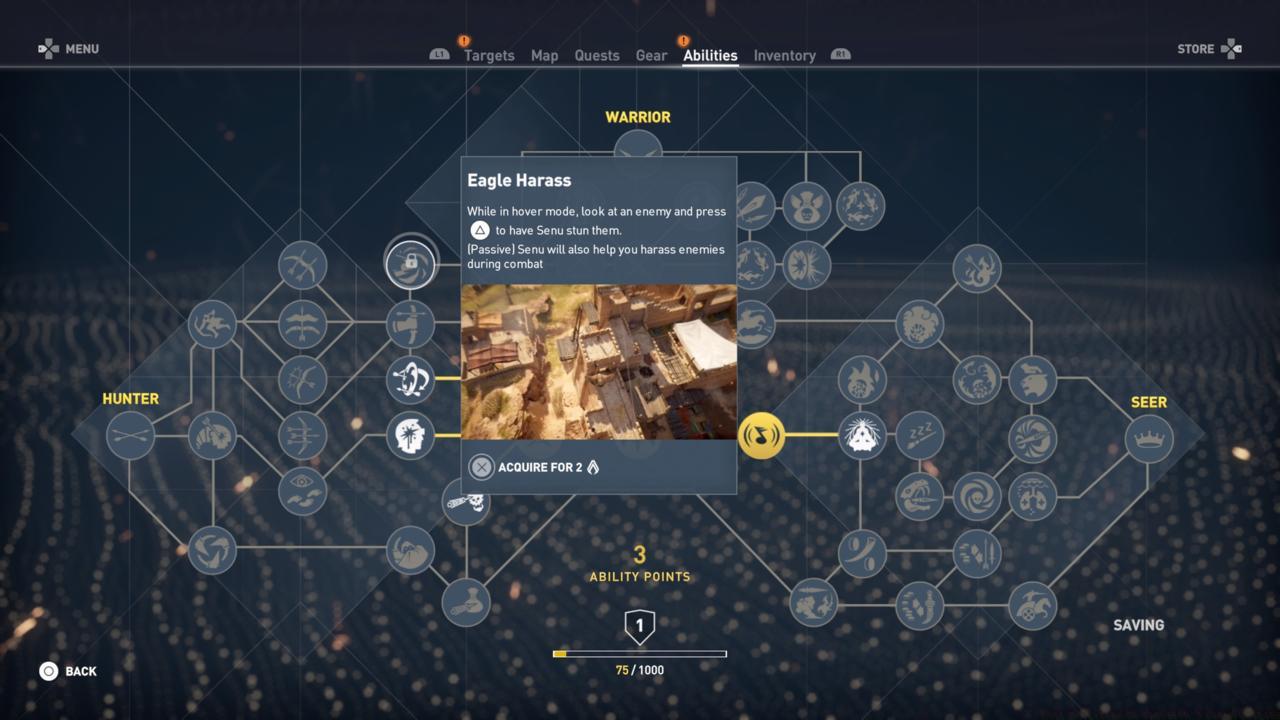Switch to the Map tab
This screenshot has width=1280, height=720.
click(x=544, y=55)
